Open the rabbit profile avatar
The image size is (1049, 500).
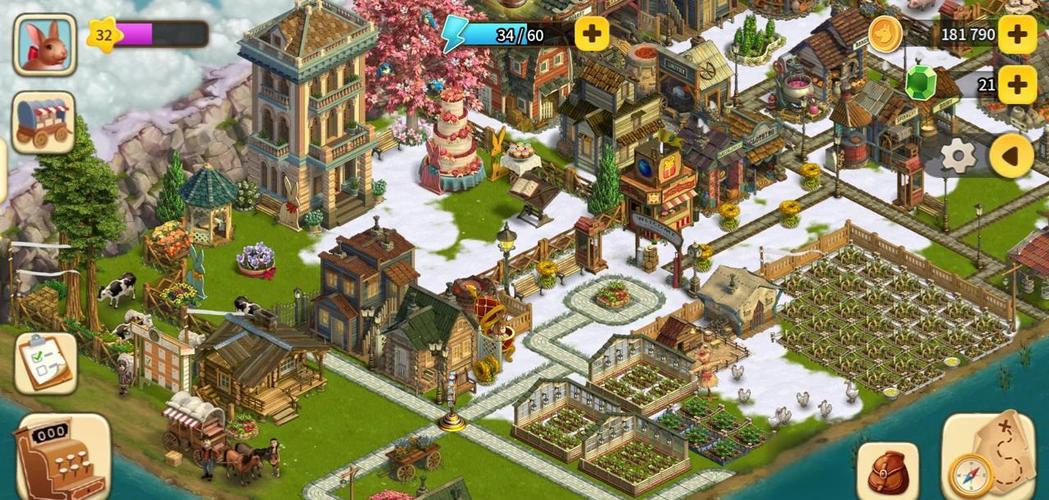coord(45,44)
